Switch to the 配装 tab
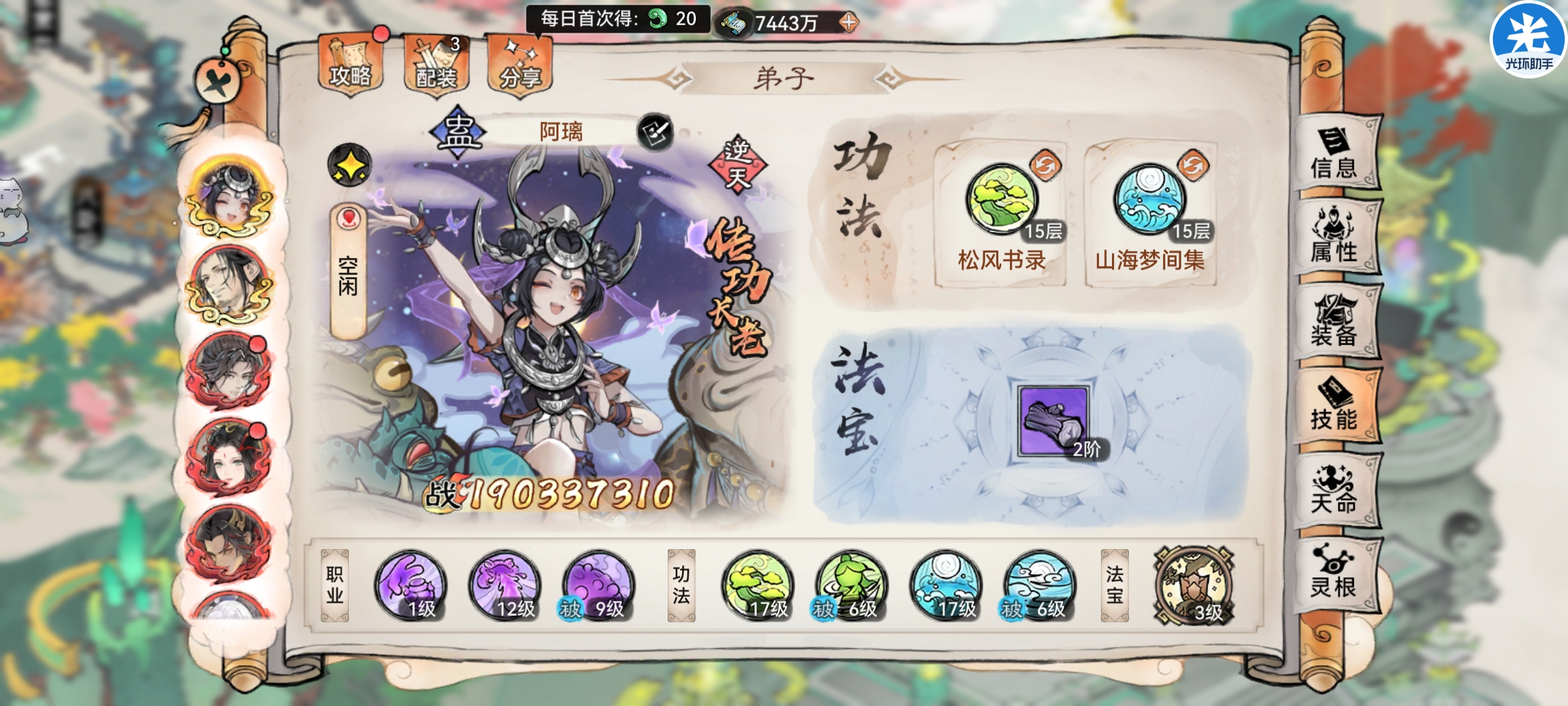 [x=434, y=64]
